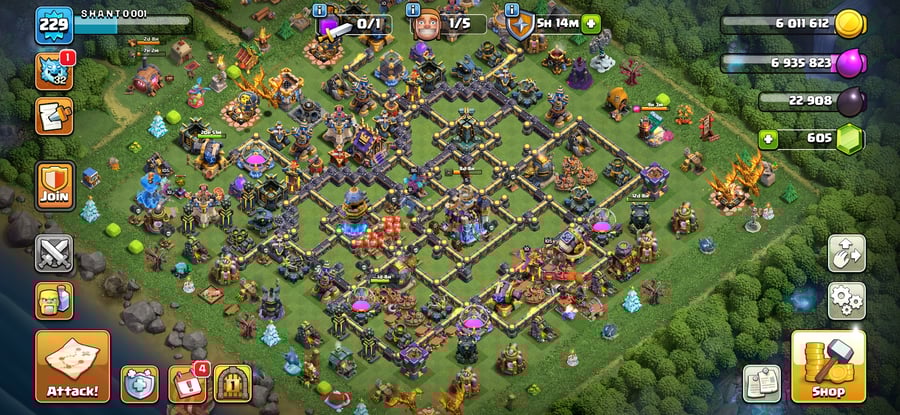Open the notes clipboard icon beside Shop
This screenshot has width=900, height=415.
point(762,383)
